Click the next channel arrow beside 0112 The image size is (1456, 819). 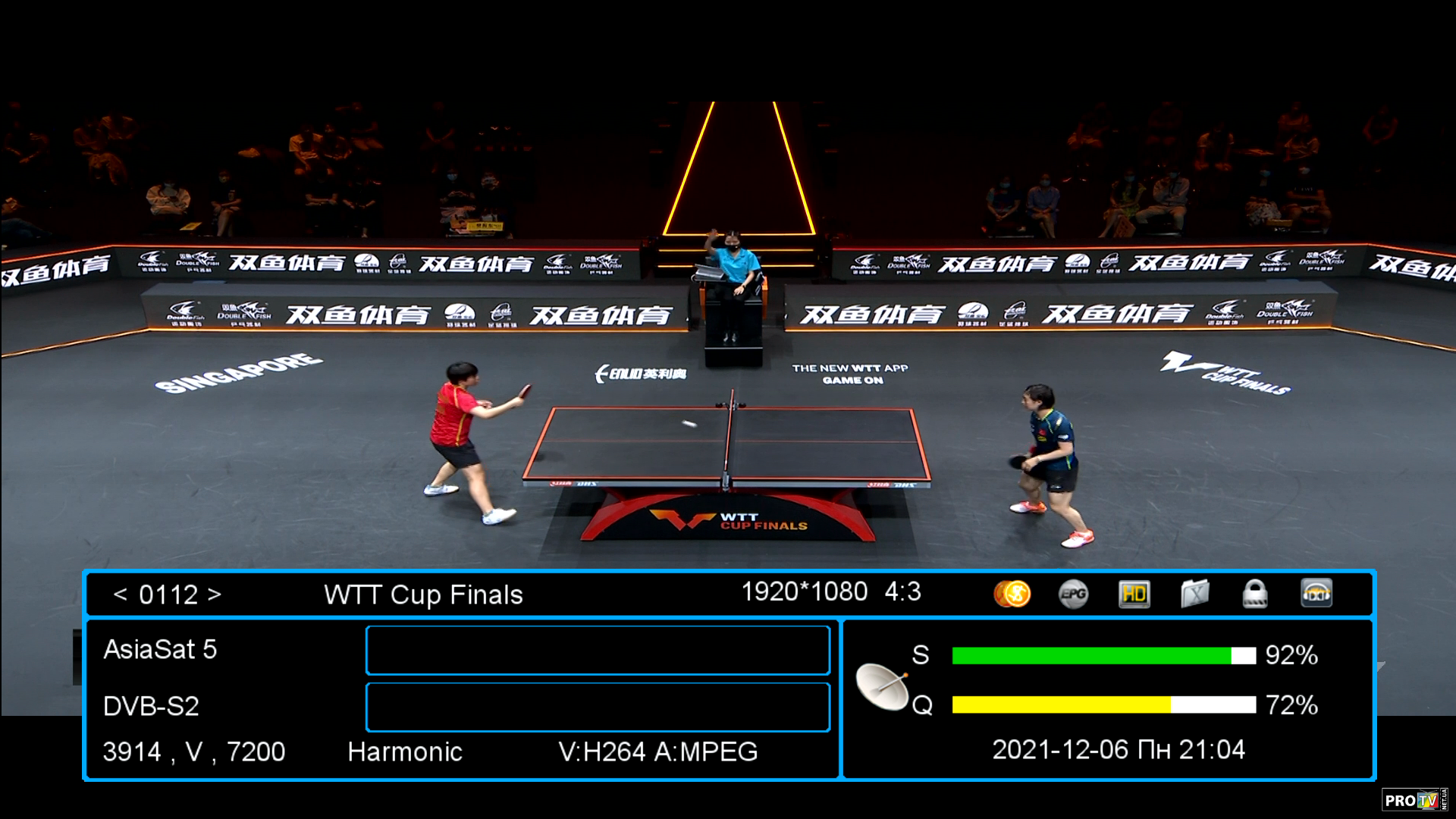click(x=215, y=595)
